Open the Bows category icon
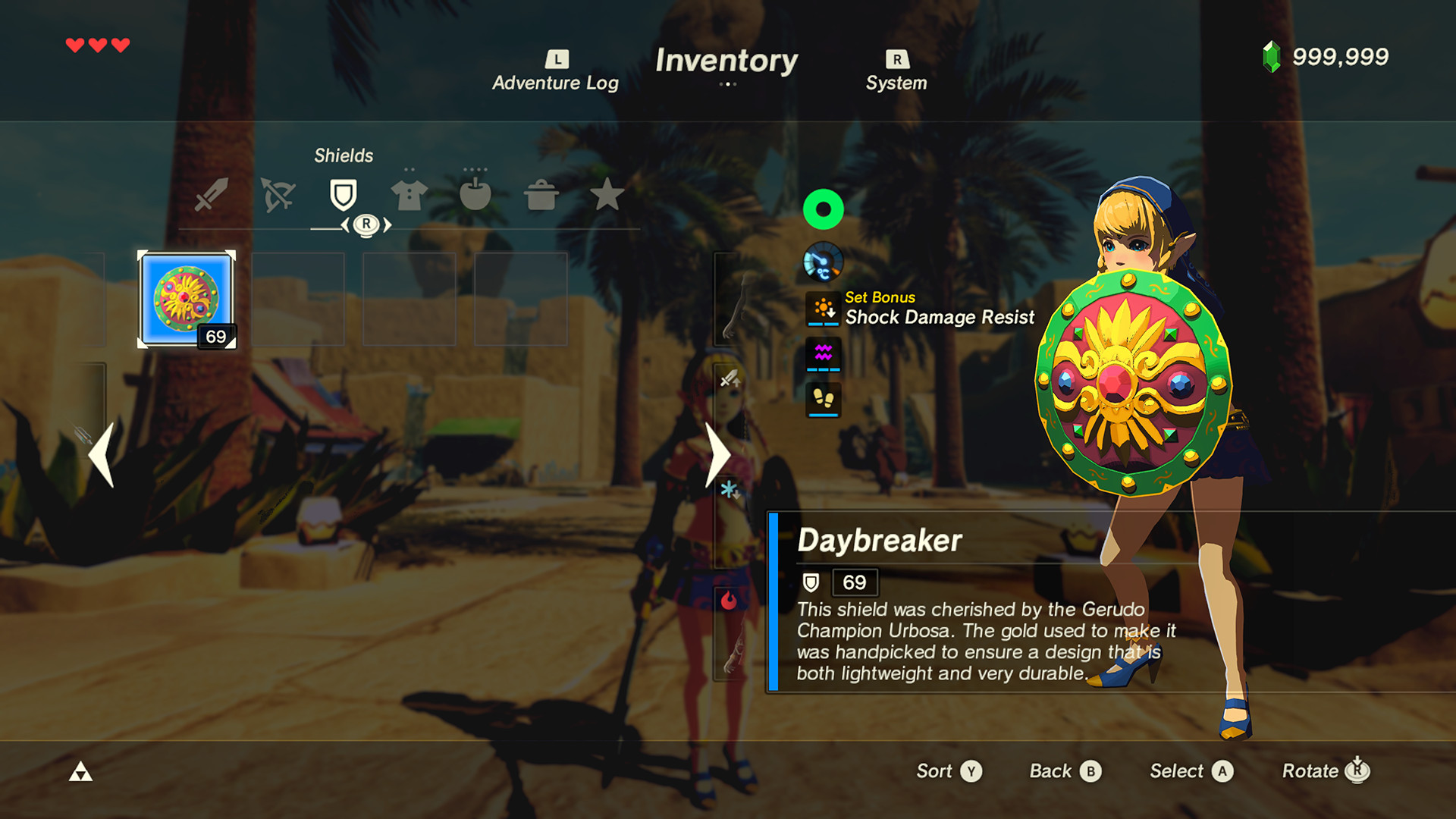 pos(278,194)
